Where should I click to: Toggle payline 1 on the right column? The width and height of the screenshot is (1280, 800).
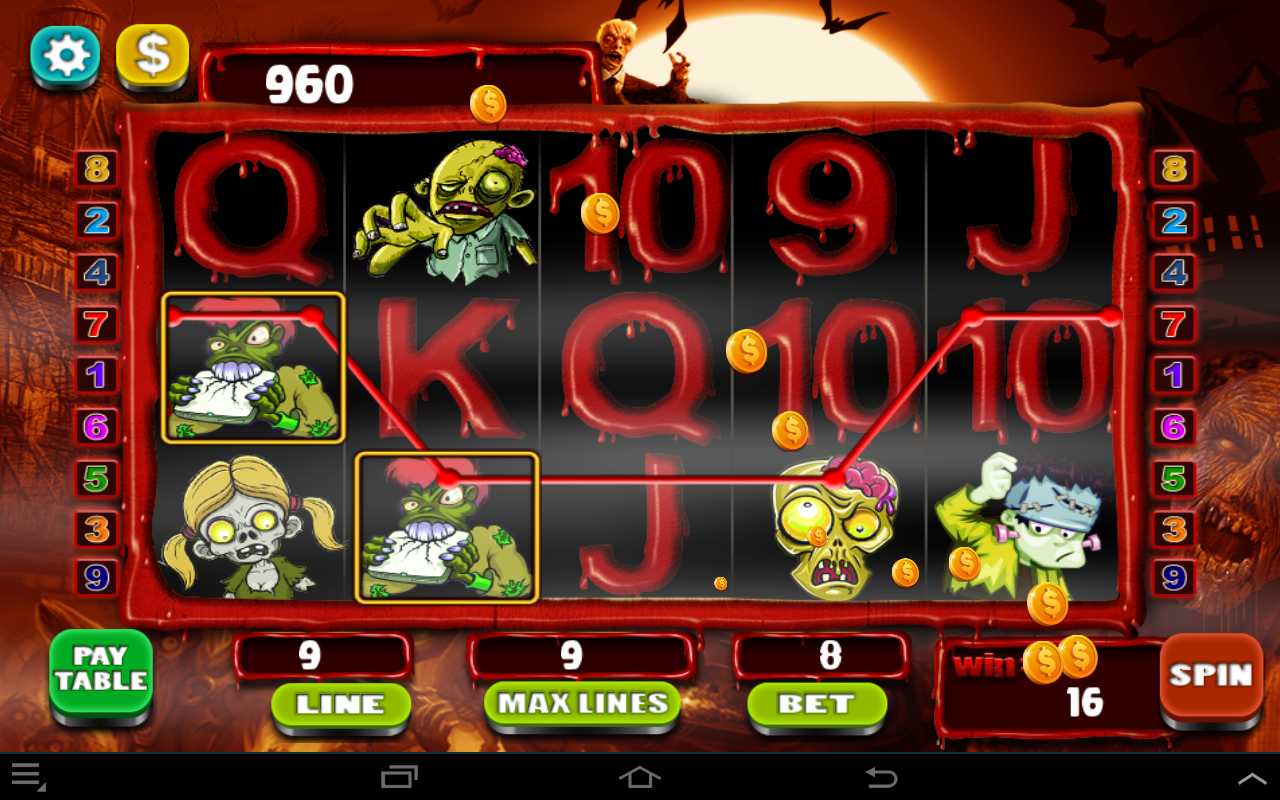click(x=1173, y=374)
